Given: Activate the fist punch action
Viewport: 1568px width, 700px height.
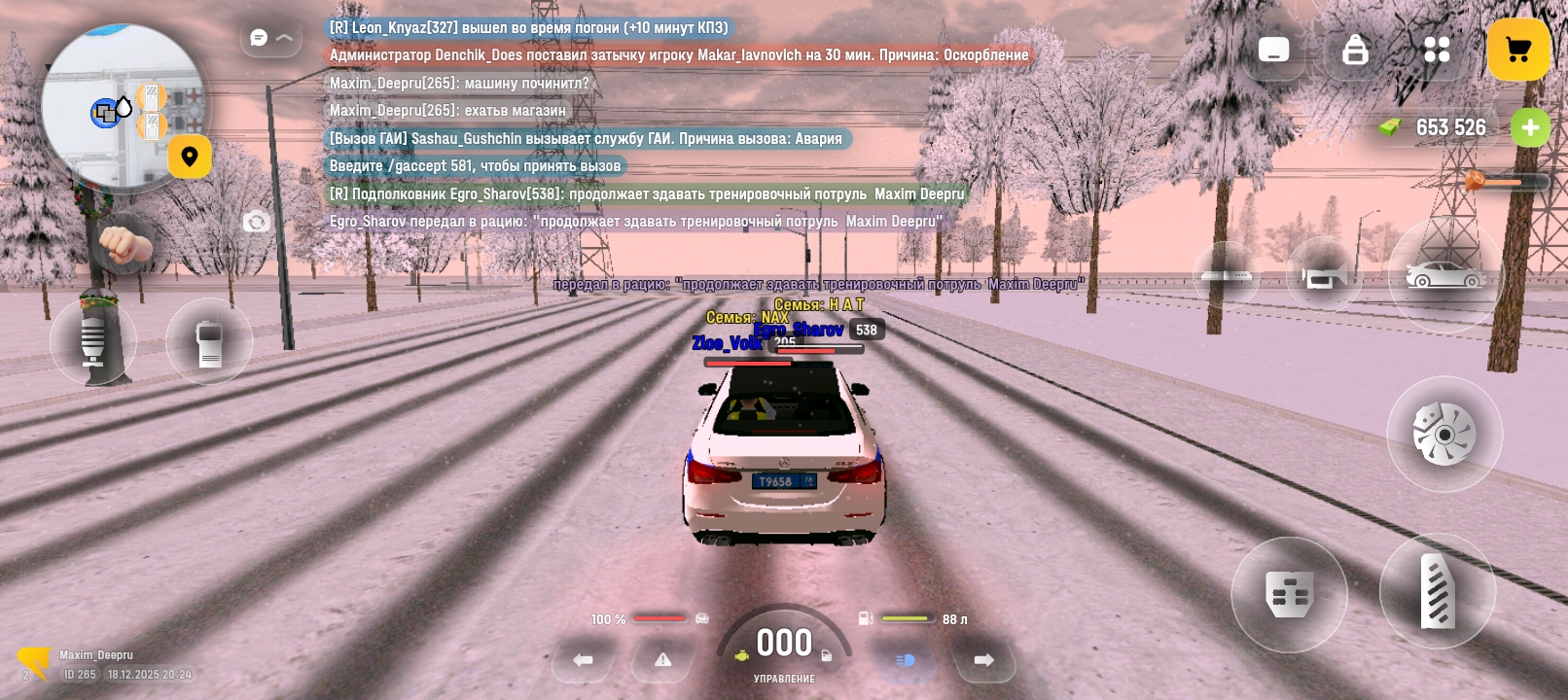Looking at the screenshot, I should click(x=125, y=244).
